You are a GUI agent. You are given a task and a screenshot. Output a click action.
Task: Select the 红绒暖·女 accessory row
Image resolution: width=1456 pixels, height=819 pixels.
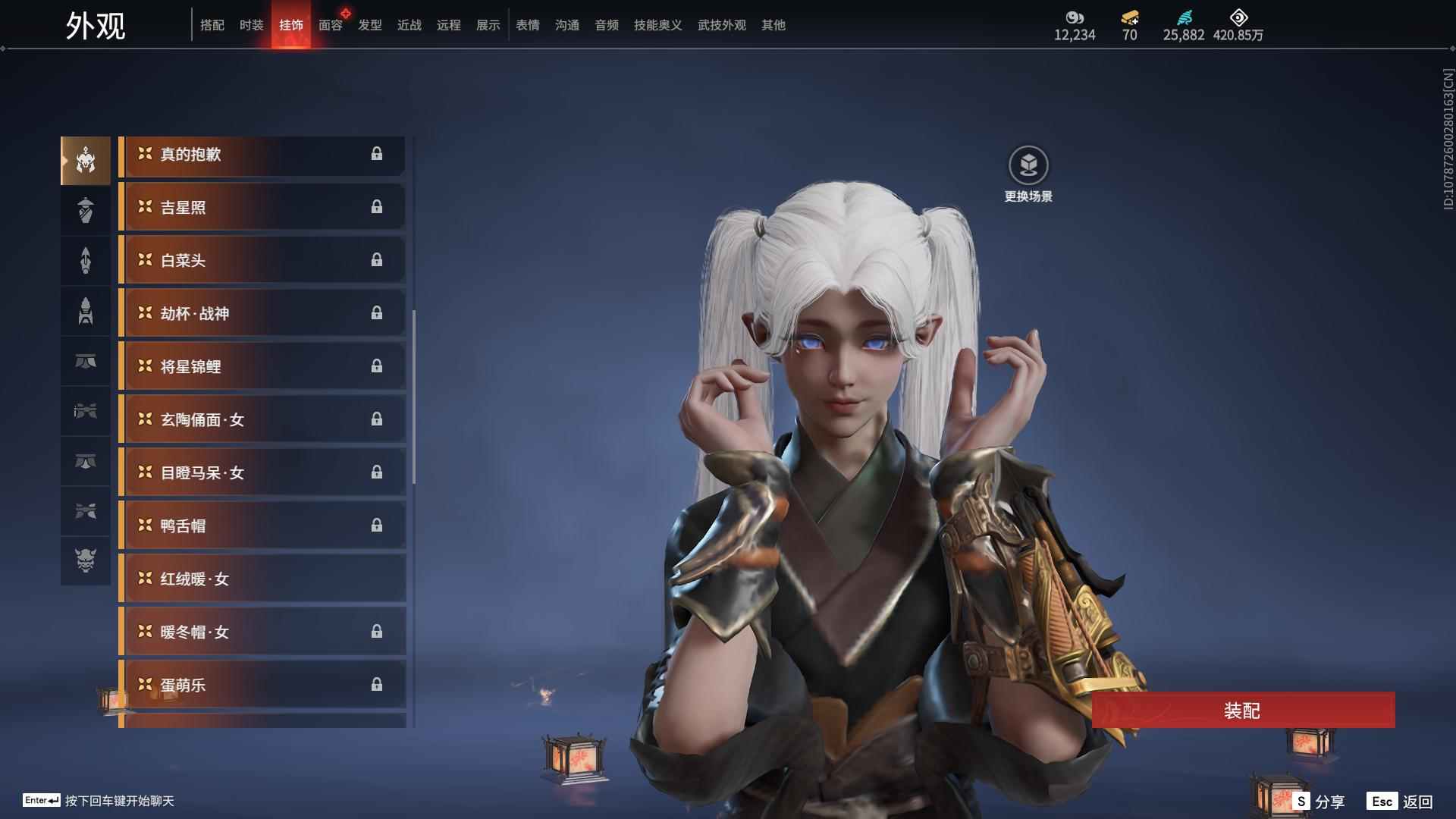[x=262, y=579]
